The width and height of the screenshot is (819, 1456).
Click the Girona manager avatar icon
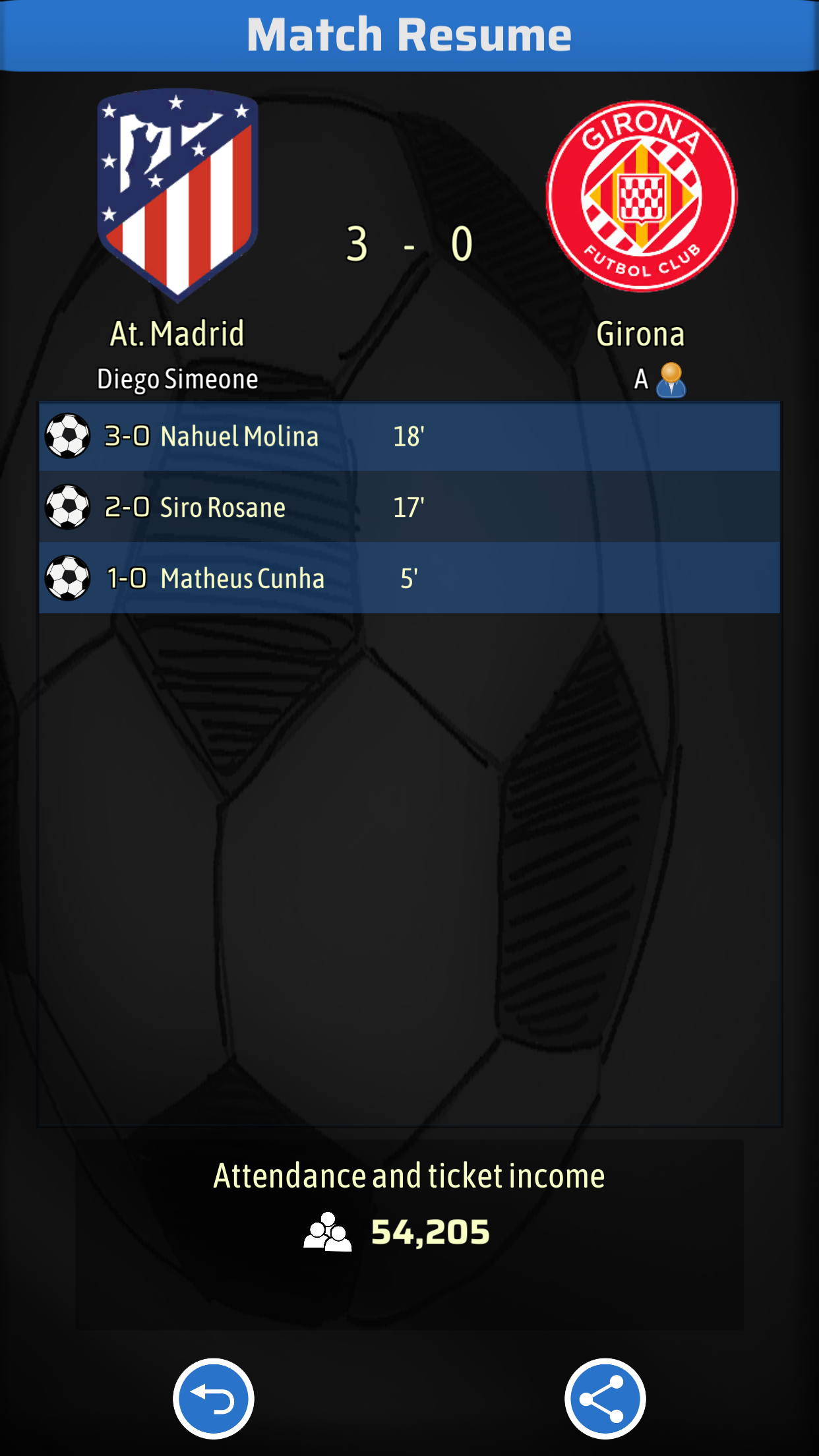point(671,380)
